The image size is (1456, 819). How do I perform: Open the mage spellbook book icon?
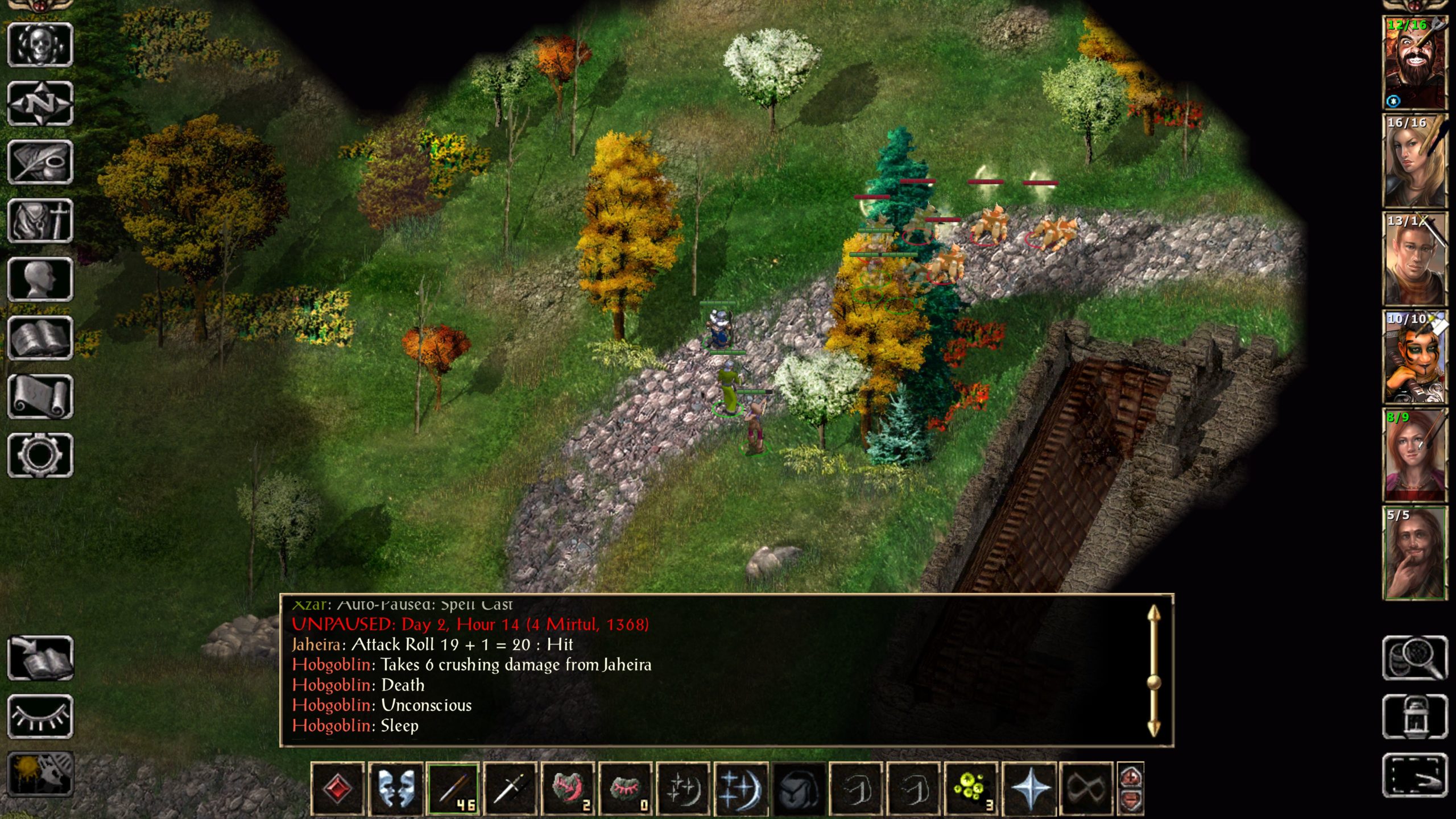click(40, 338)
